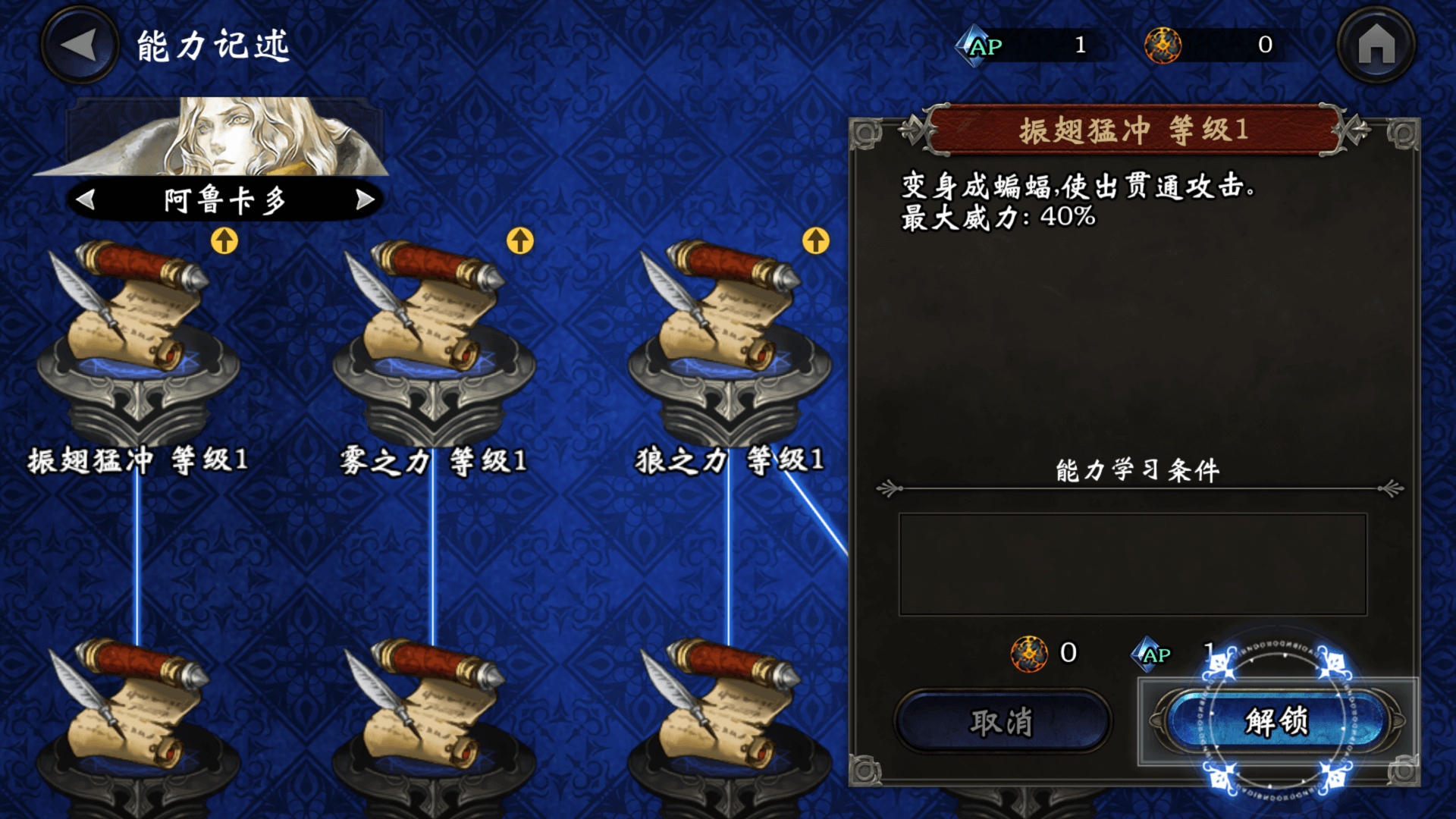Select the 狼之力 等级1 ability scroll
1456x819 pixels.
(730, 334)
